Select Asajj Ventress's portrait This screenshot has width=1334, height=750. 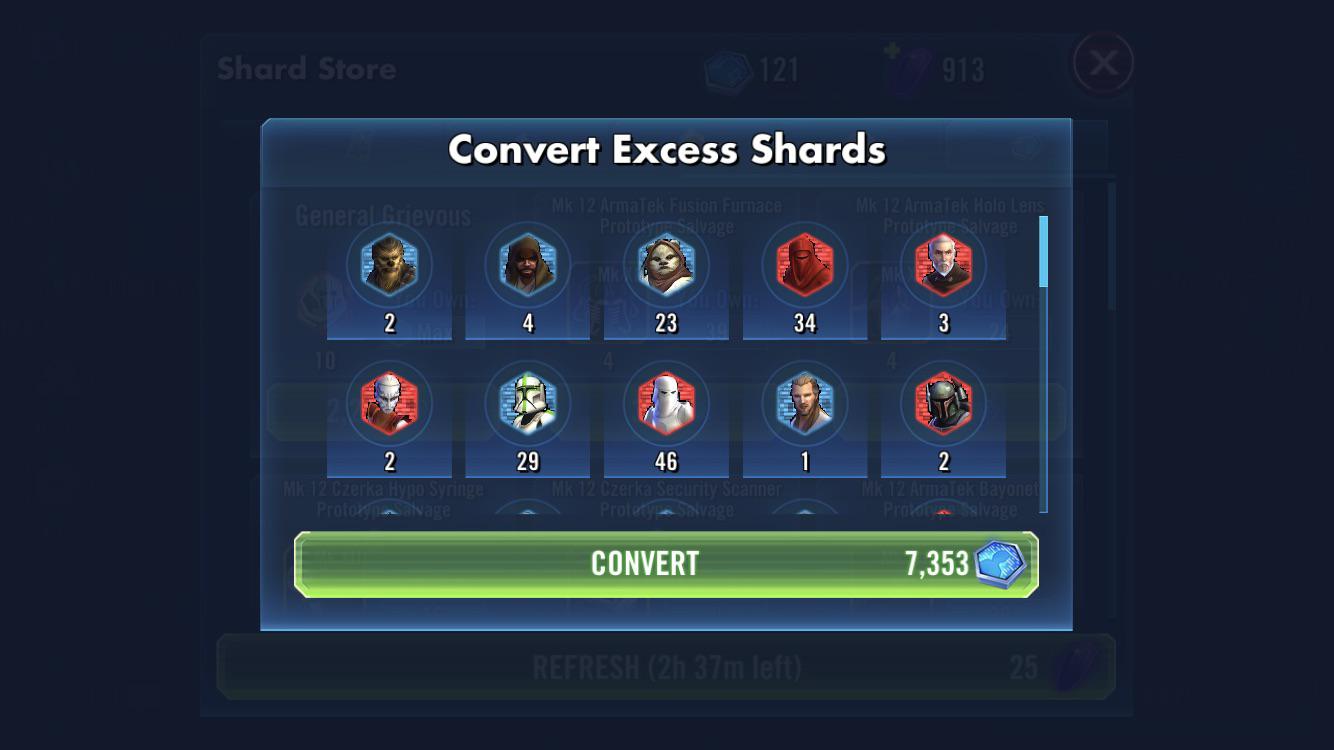coord(388,405)
